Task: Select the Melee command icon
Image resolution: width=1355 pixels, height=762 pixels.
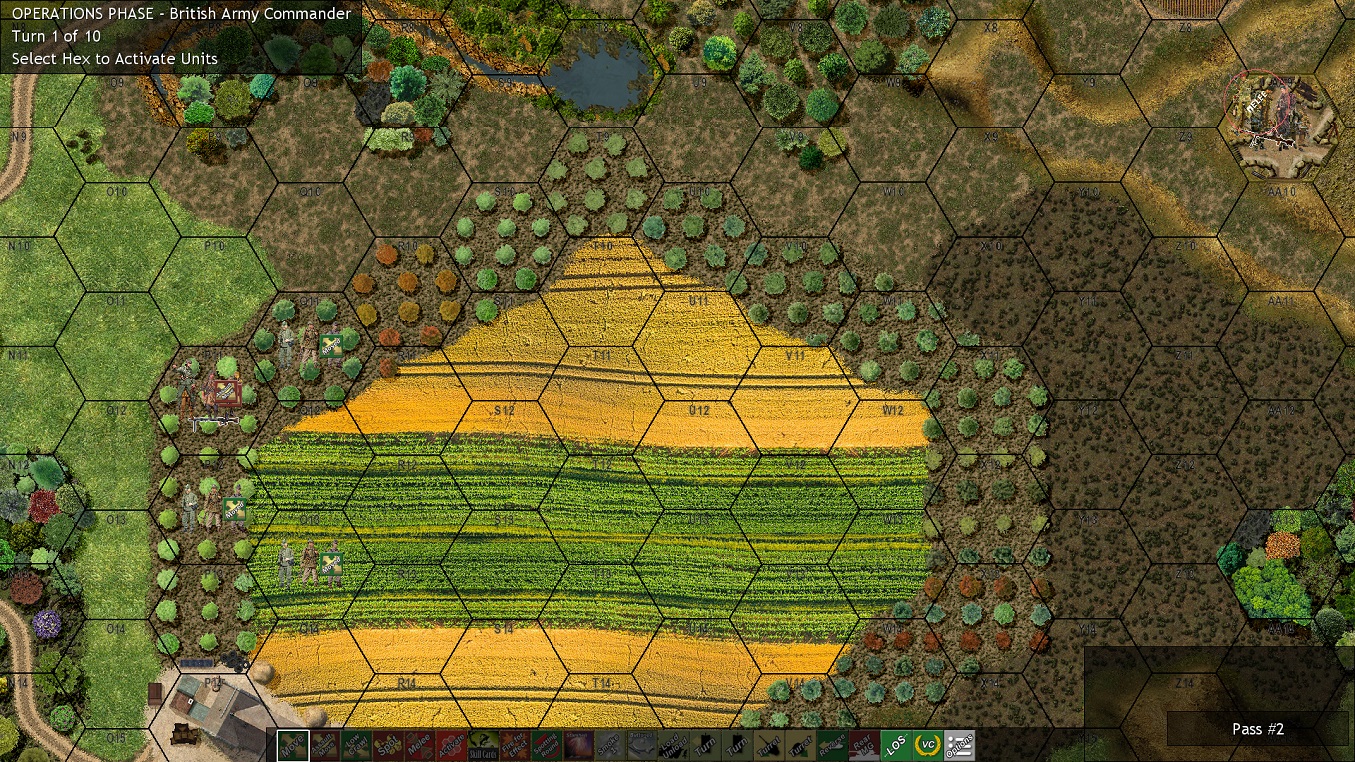Action: (420, 745)
